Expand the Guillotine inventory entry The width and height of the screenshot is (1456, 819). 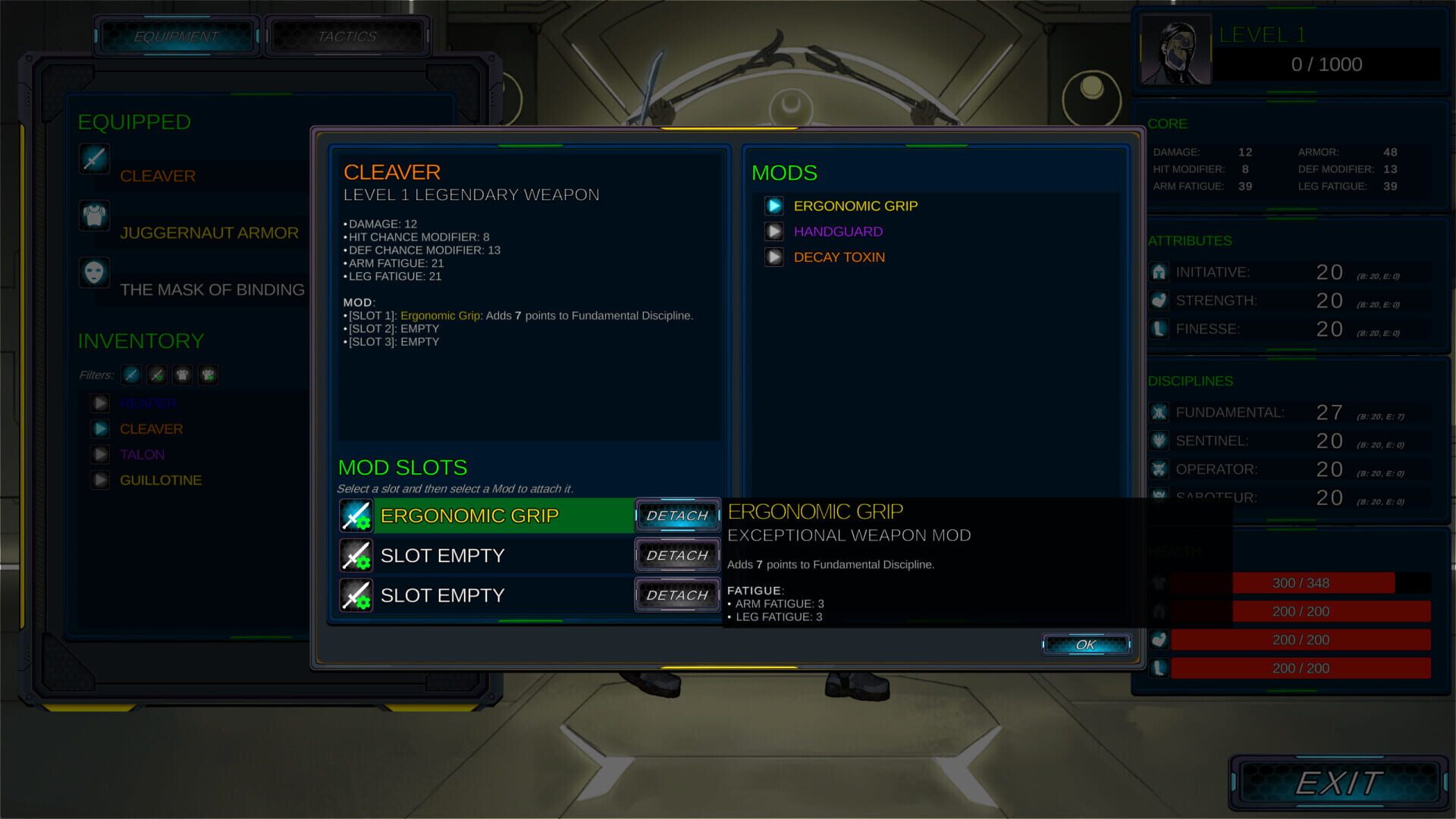(100, 479)
